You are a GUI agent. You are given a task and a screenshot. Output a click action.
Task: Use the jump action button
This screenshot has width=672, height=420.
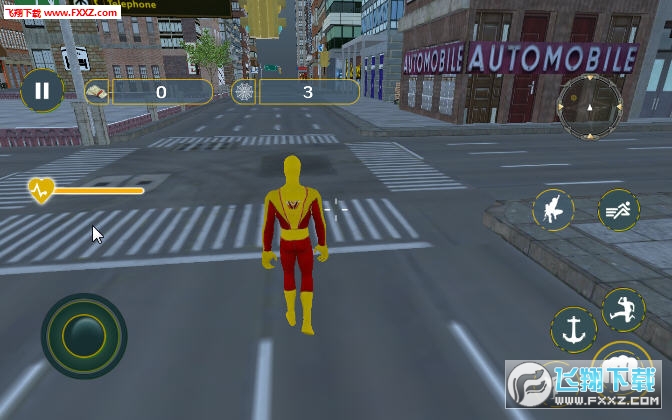tap(624, 310)
